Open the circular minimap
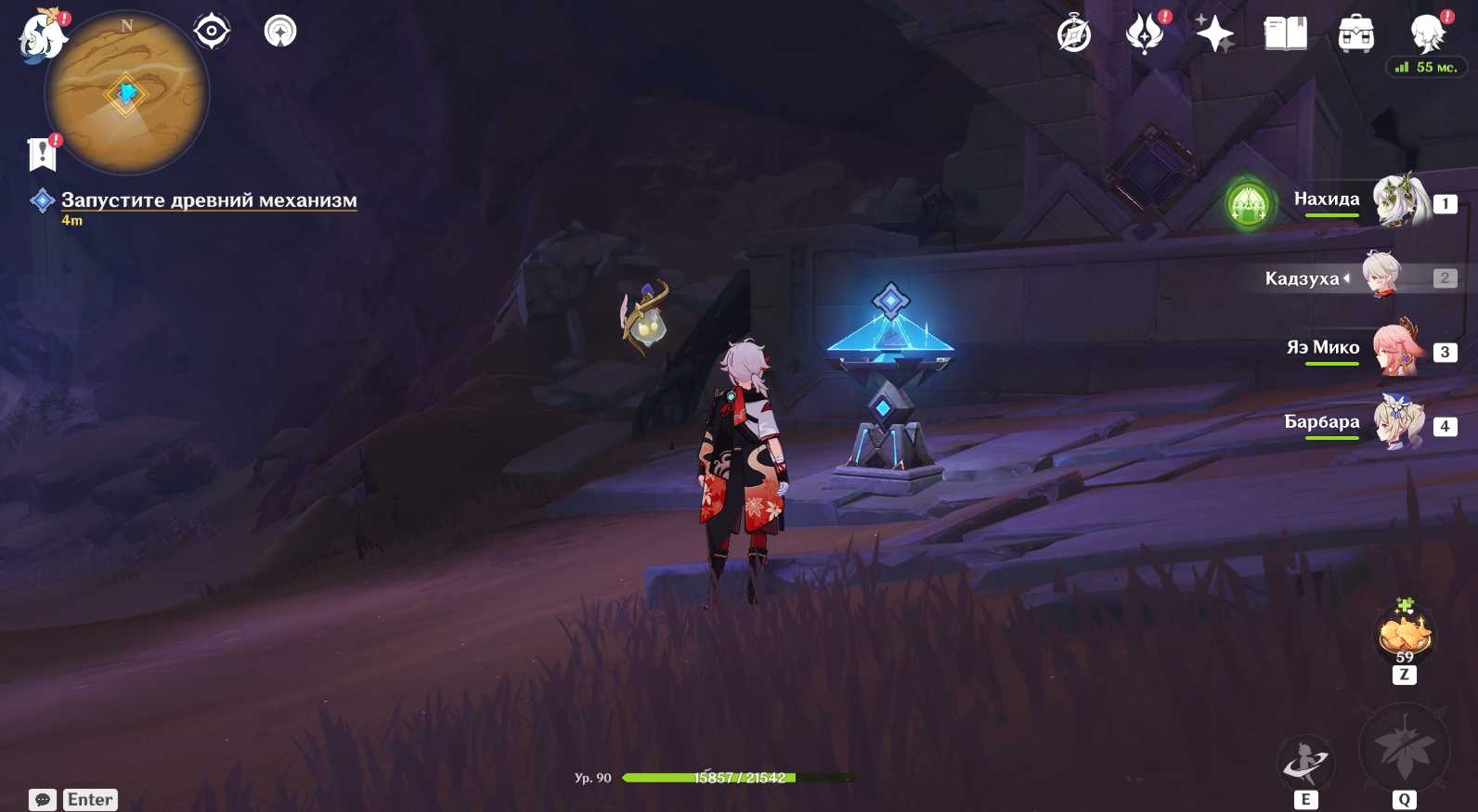 [126, 92]
